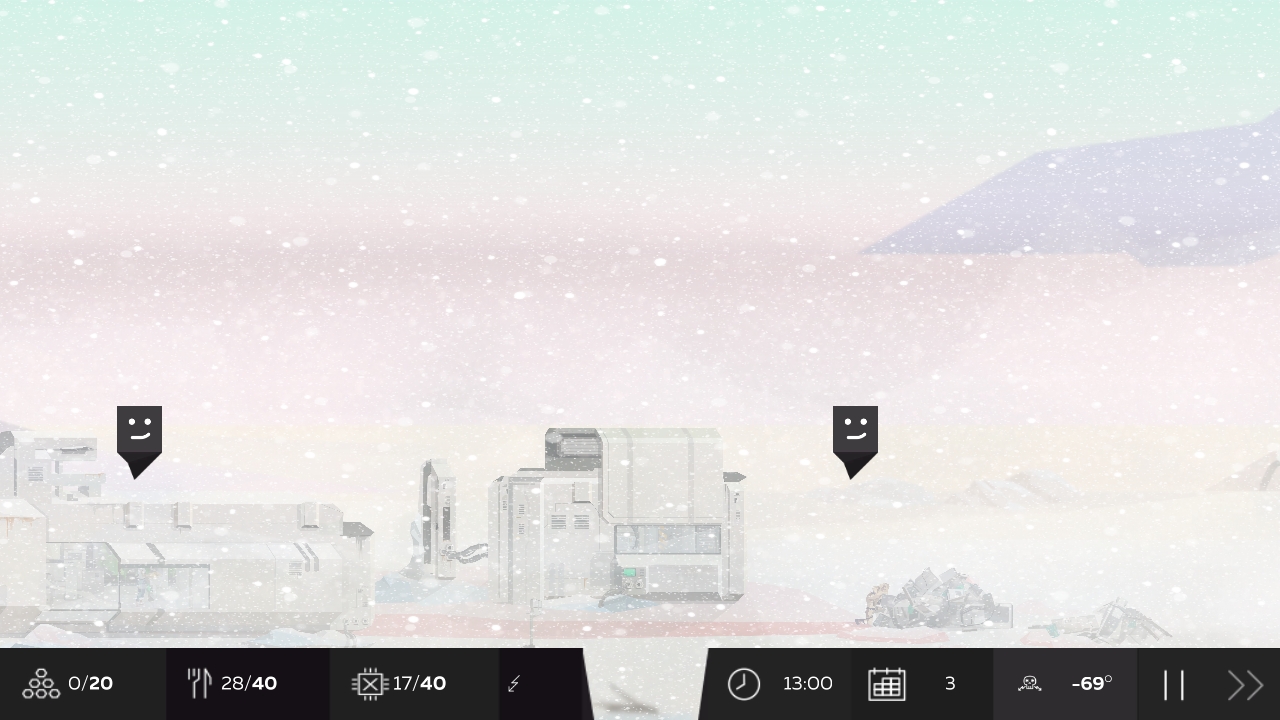Toggle the temperature readout panel

point(1065,683)
